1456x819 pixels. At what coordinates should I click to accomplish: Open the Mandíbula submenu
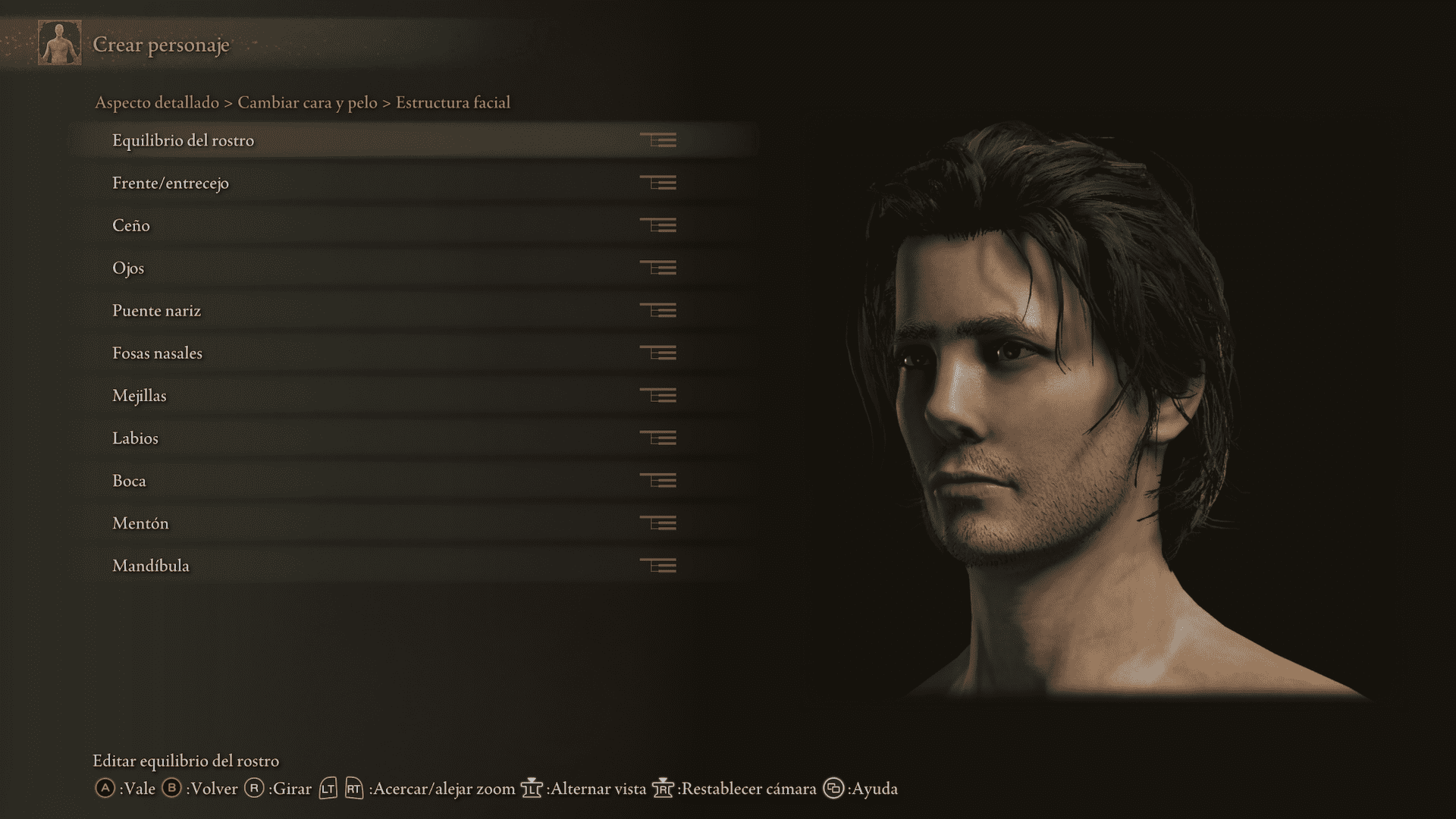coord(151,565)
